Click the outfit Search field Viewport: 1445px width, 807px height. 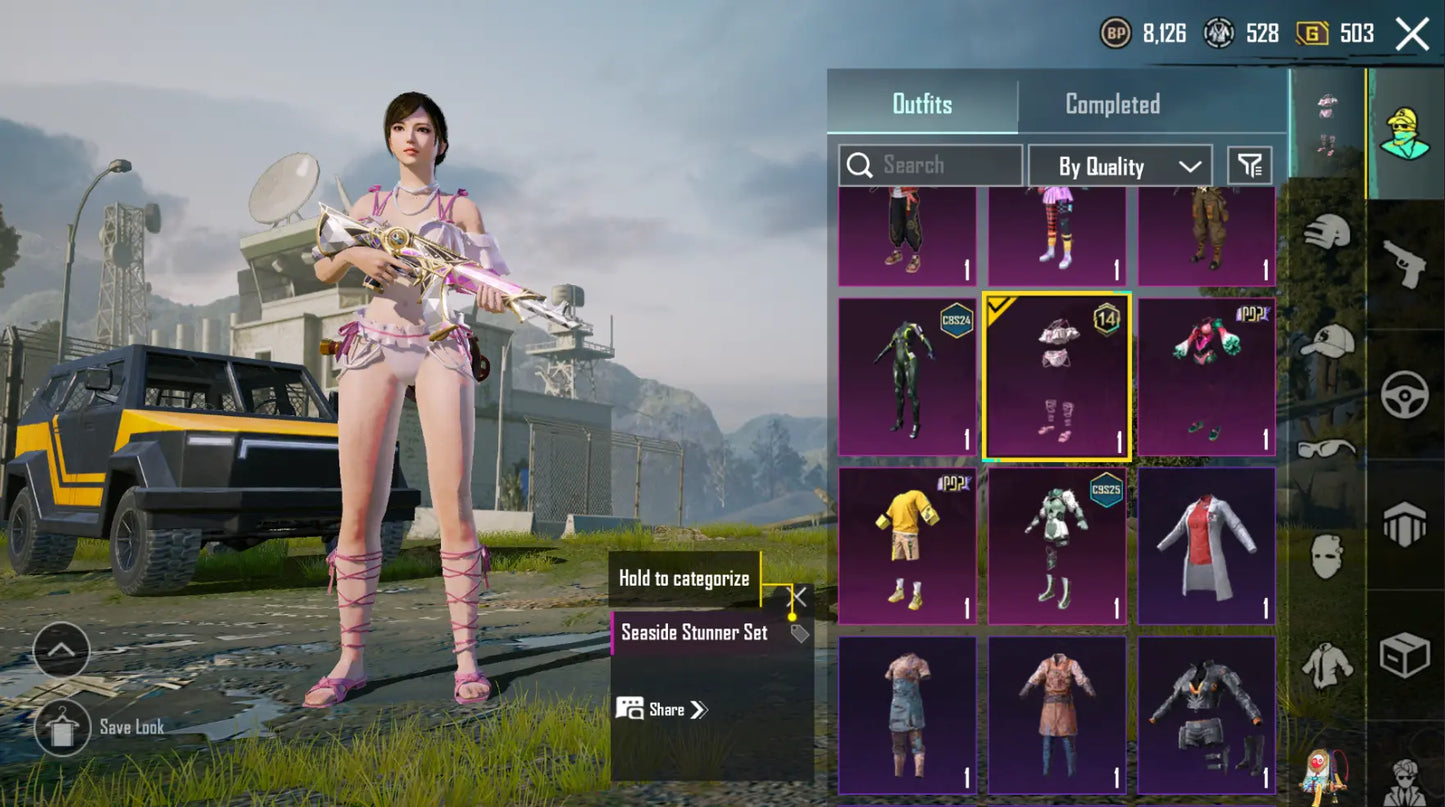[930, 166]
